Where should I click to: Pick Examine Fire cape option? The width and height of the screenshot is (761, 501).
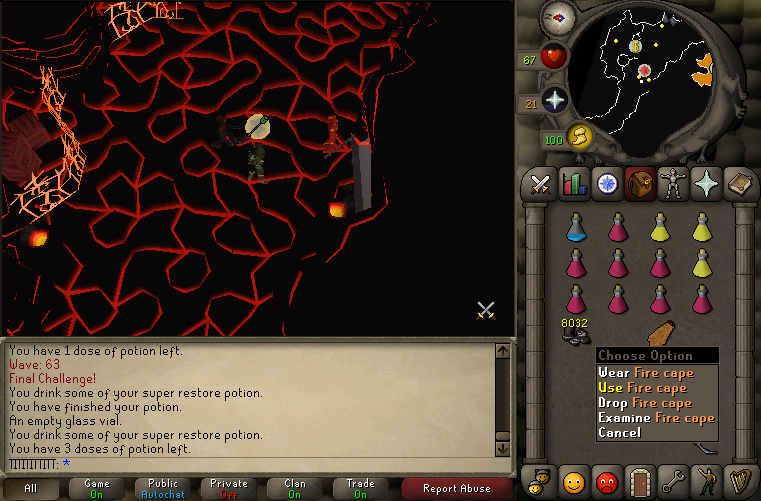click(656, 418)
